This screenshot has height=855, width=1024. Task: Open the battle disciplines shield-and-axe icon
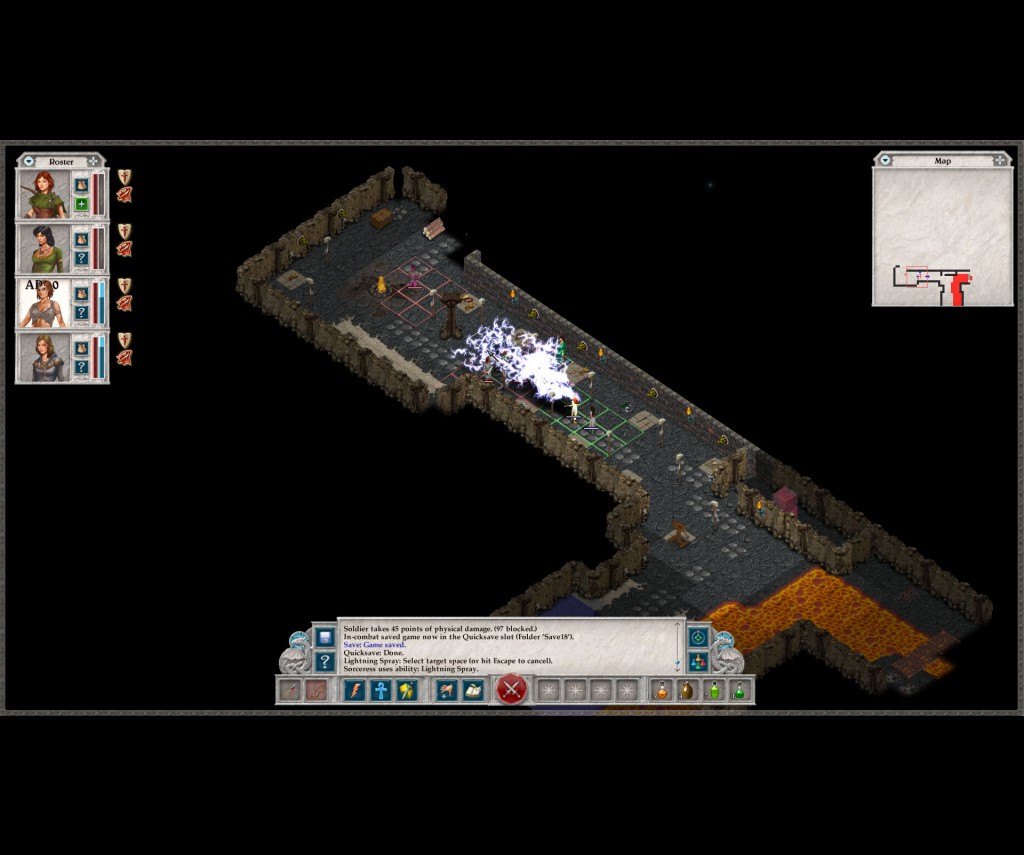[x=407, y=690]
